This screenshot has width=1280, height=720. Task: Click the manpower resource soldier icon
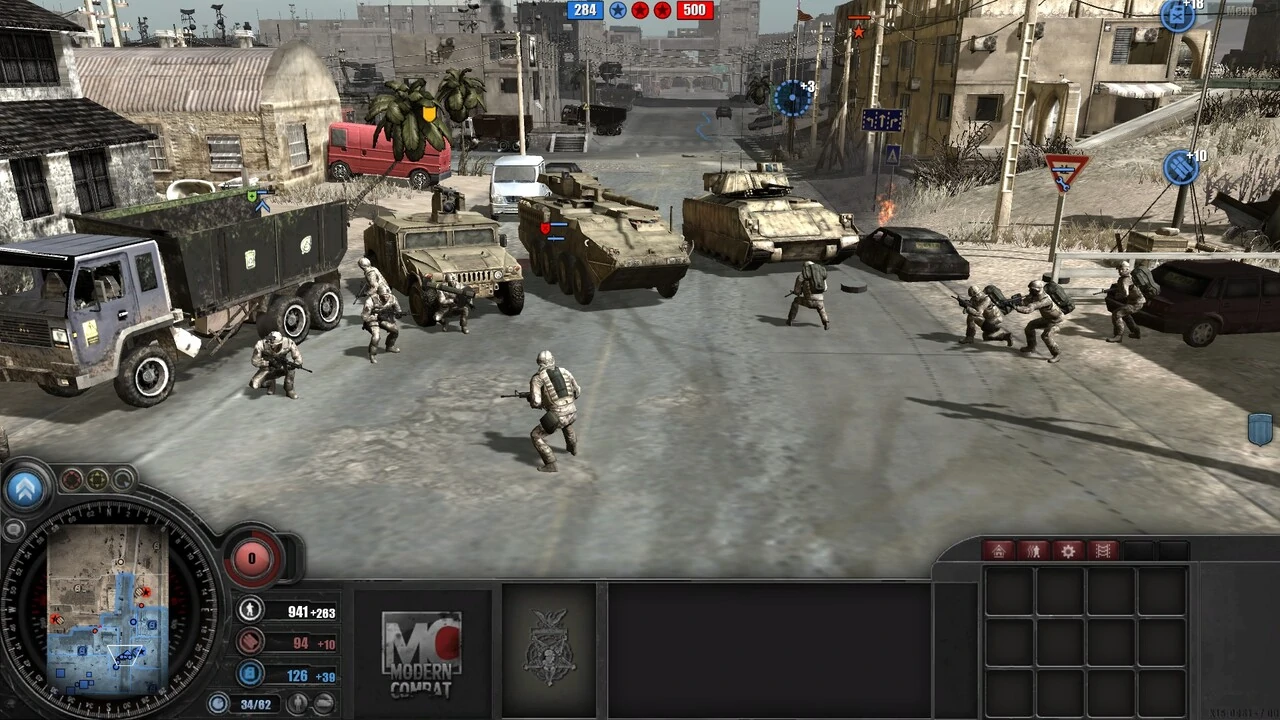point(250,609)
